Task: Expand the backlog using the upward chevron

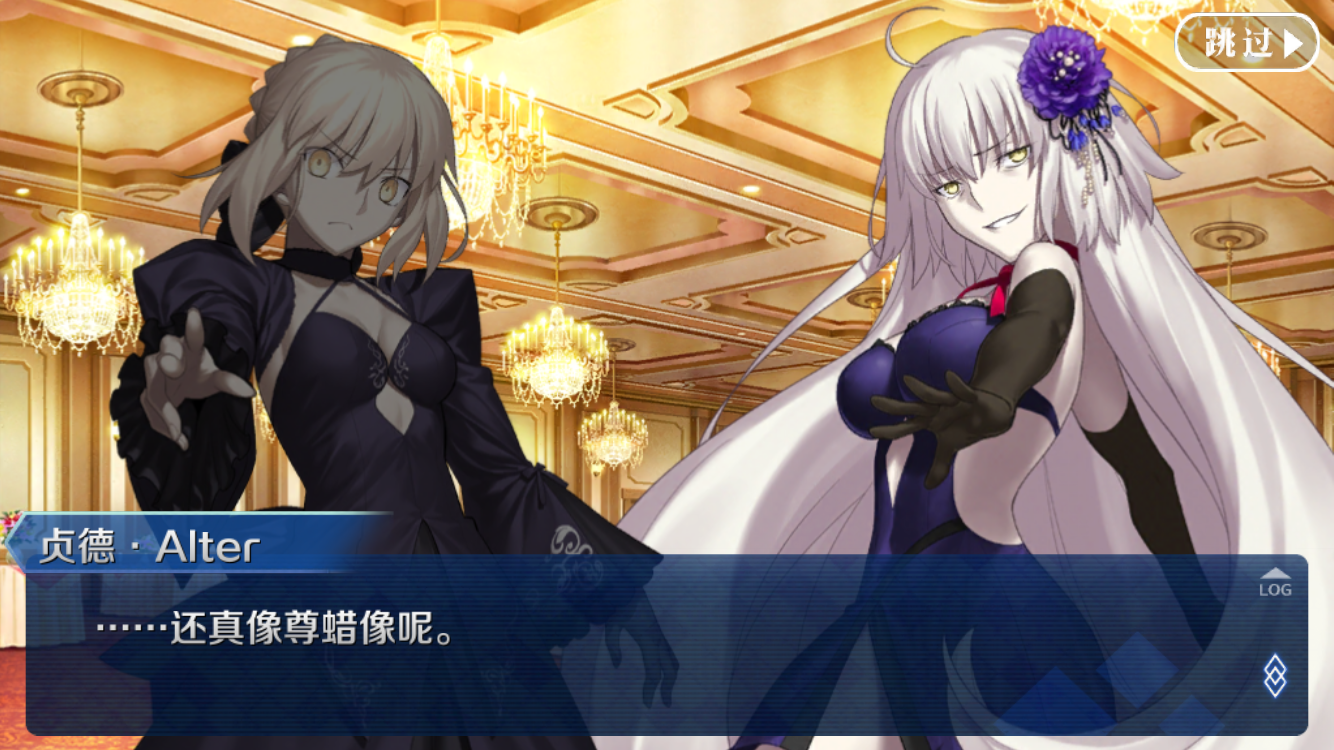Action: tap(1275, 573)
